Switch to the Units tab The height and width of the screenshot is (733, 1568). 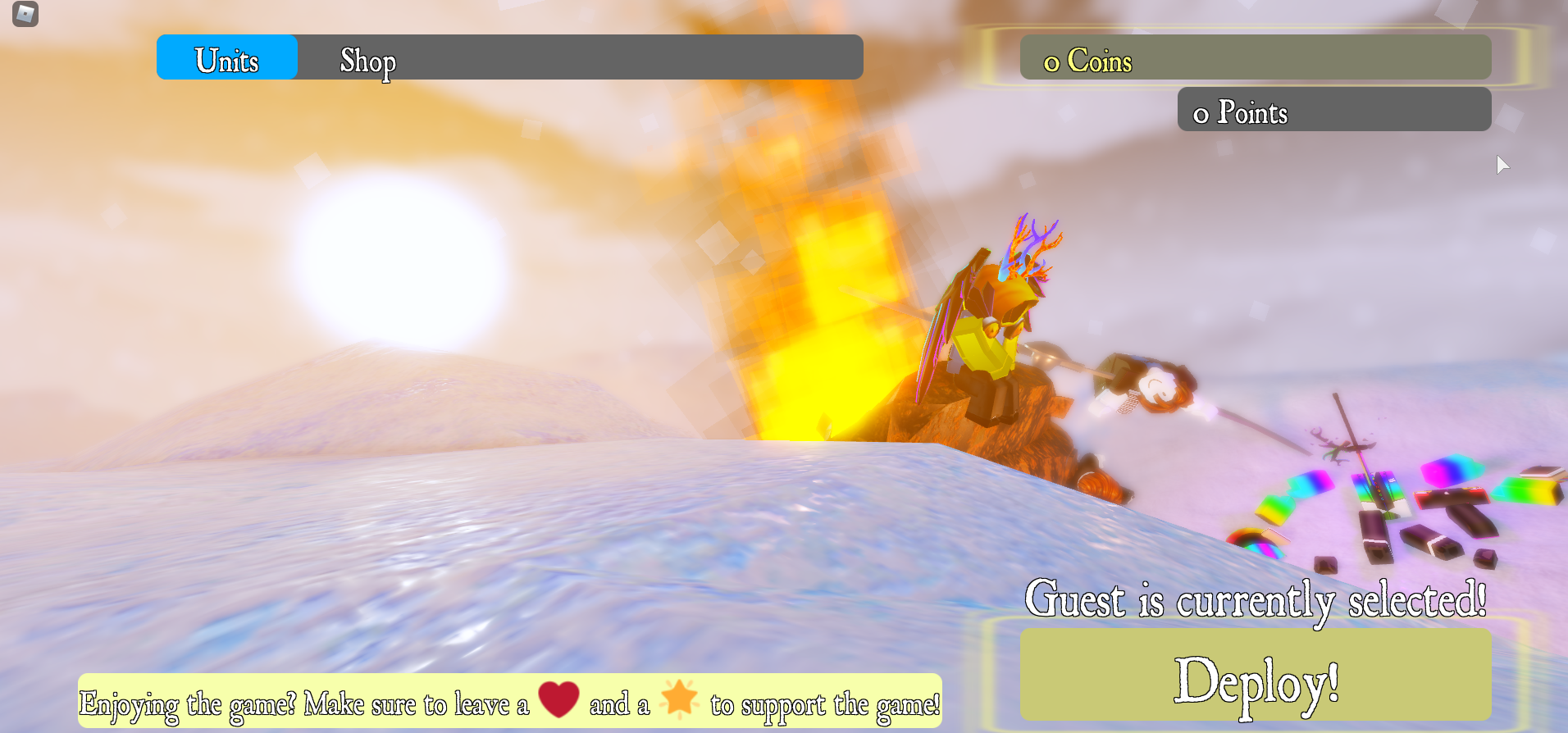coord(226,58)
